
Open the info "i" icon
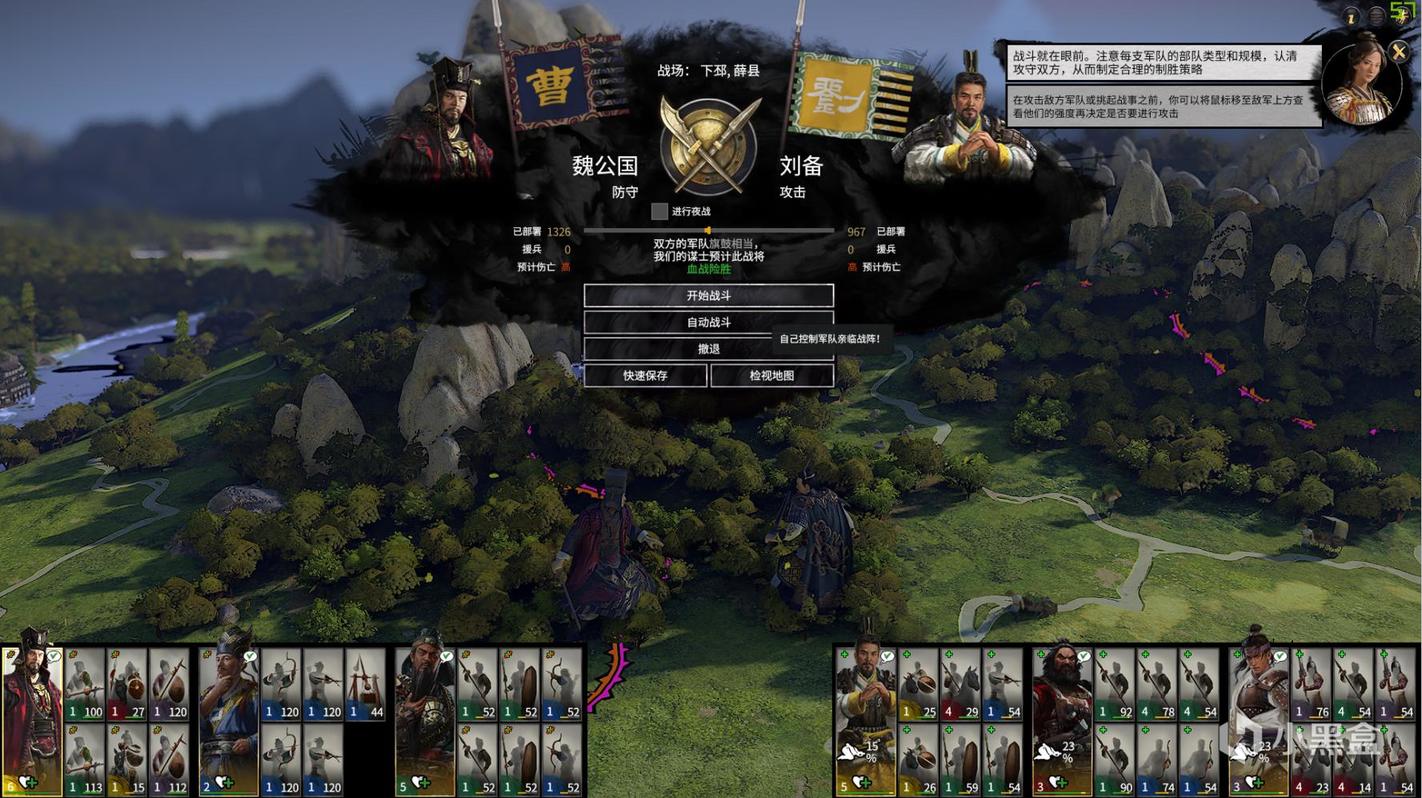pos(1351,17)
